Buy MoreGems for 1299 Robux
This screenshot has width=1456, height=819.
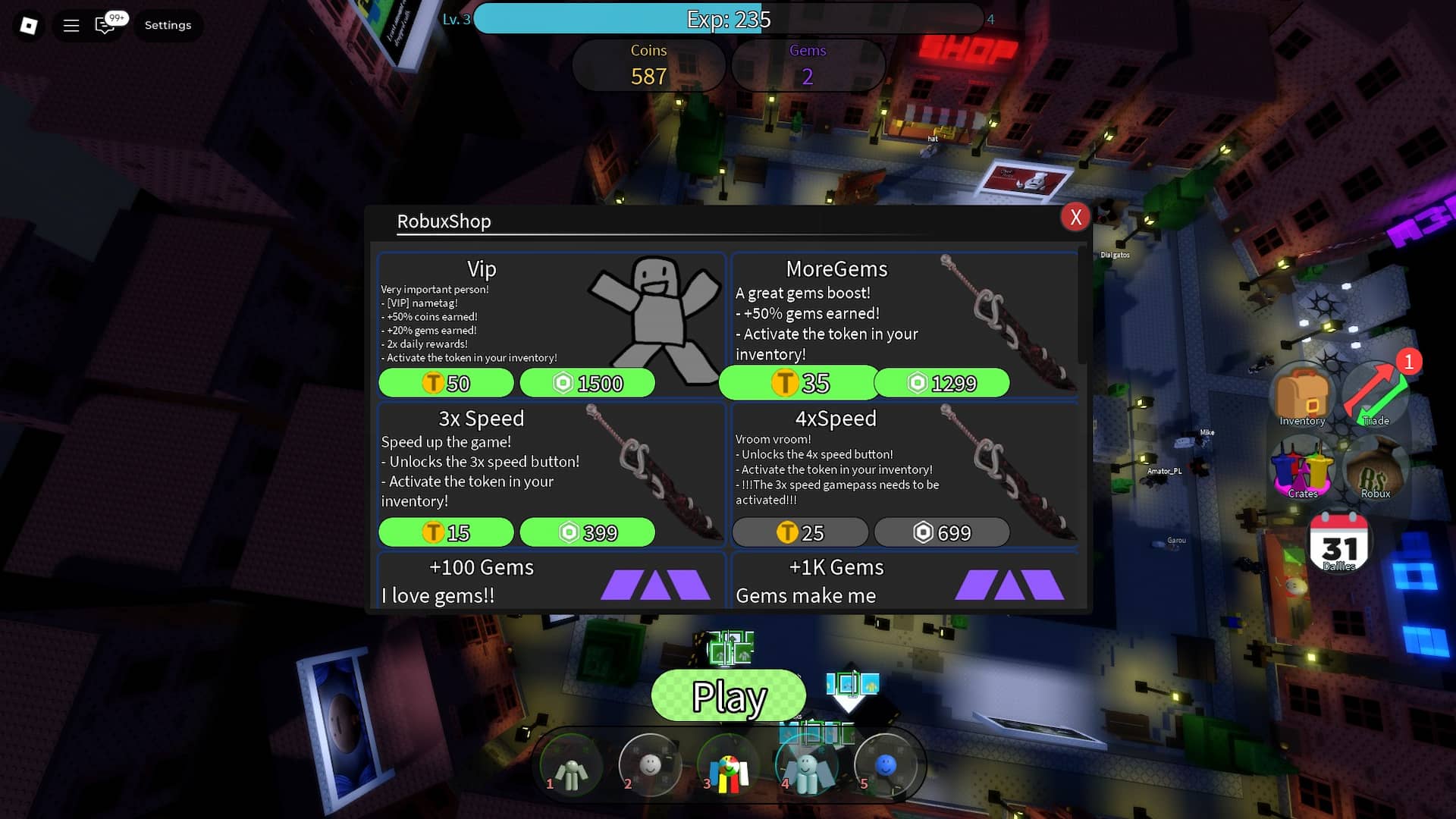[943, 383]
